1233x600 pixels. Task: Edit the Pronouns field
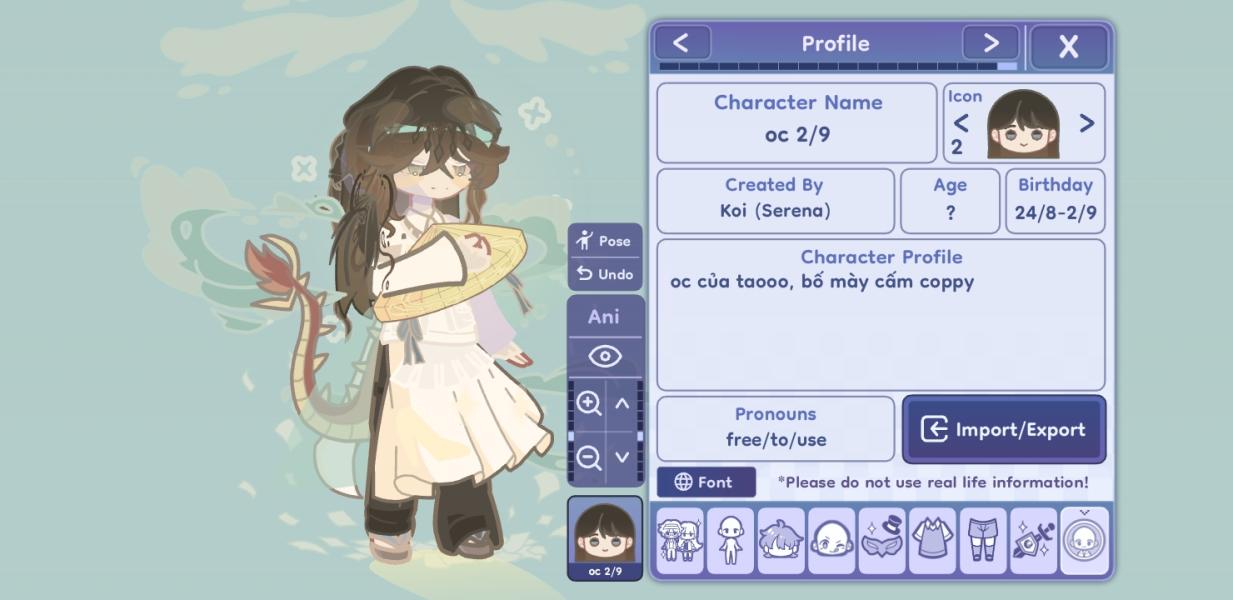pyautogui.click(x=775, y=428)
